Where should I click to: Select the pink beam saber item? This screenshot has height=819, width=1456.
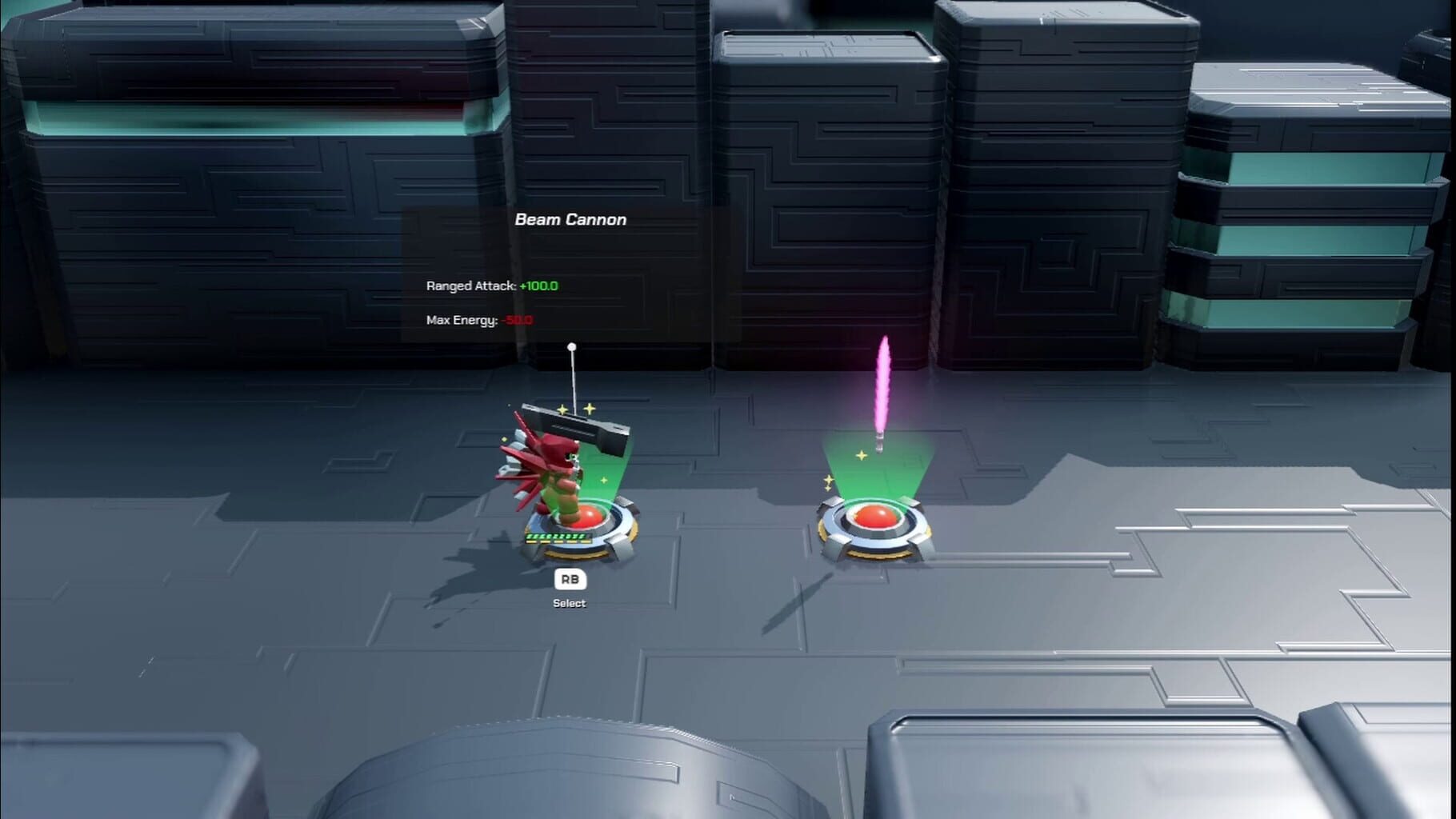coord(885,384)
